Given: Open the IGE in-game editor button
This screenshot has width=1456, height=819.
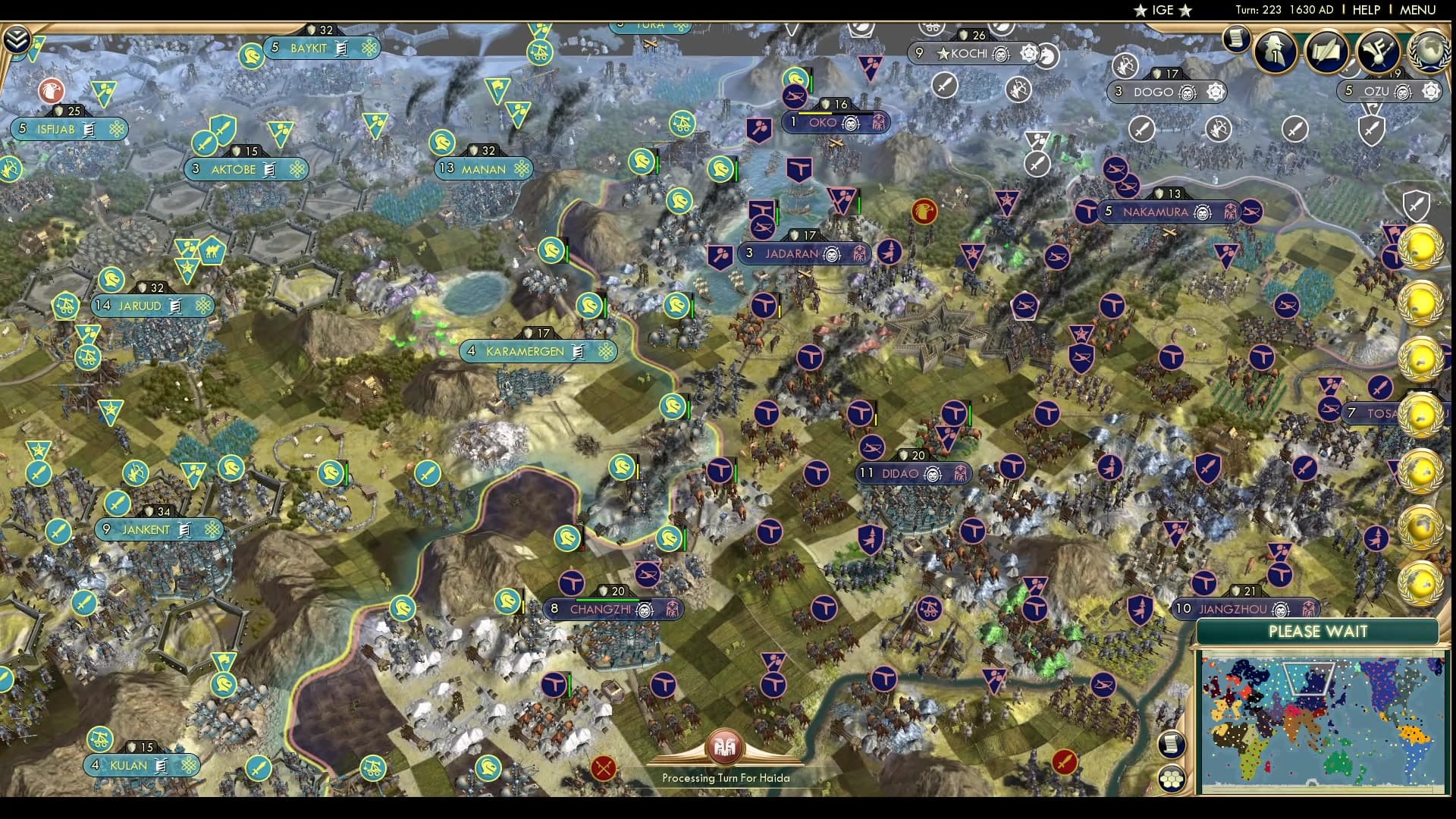Looking at the screenshot, I should coord(1163,10).
